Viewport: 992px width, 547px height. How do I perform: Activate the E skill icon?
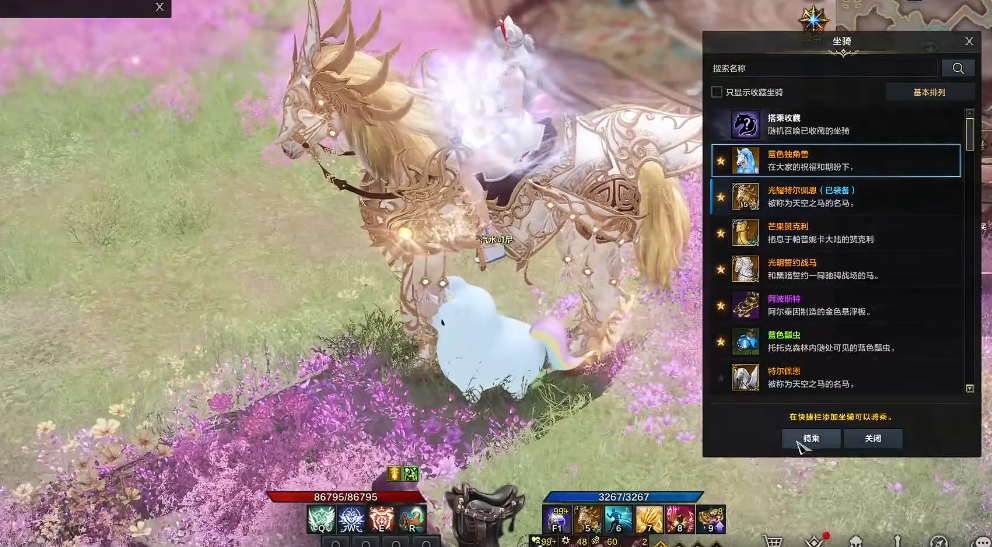pos(383,518)
